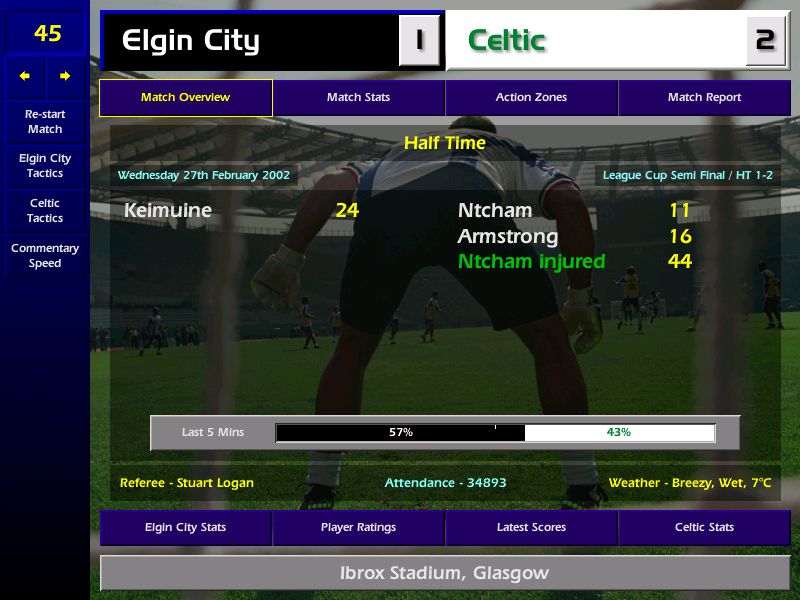The height and width of the screenshot is (600, 800).
Task: Switch to the Match Stats tab
Action: click(358, 98)
